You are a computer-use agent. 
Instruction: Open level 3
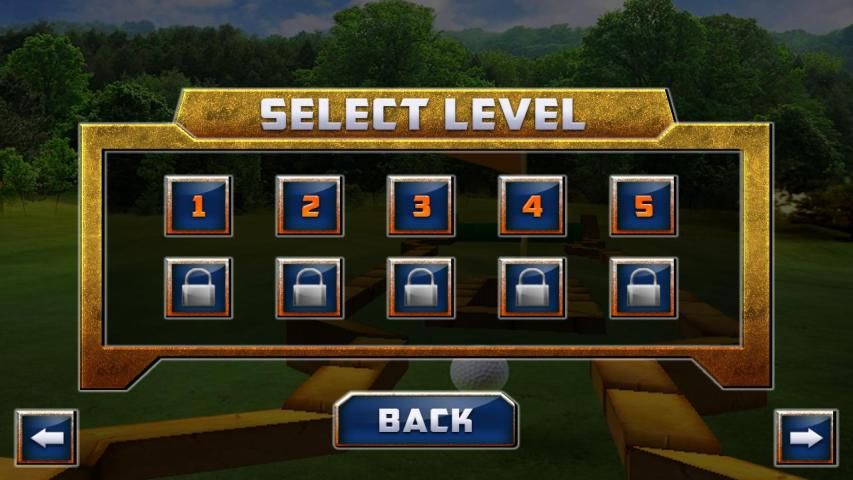pyautogui.click(x=421, y=206)
